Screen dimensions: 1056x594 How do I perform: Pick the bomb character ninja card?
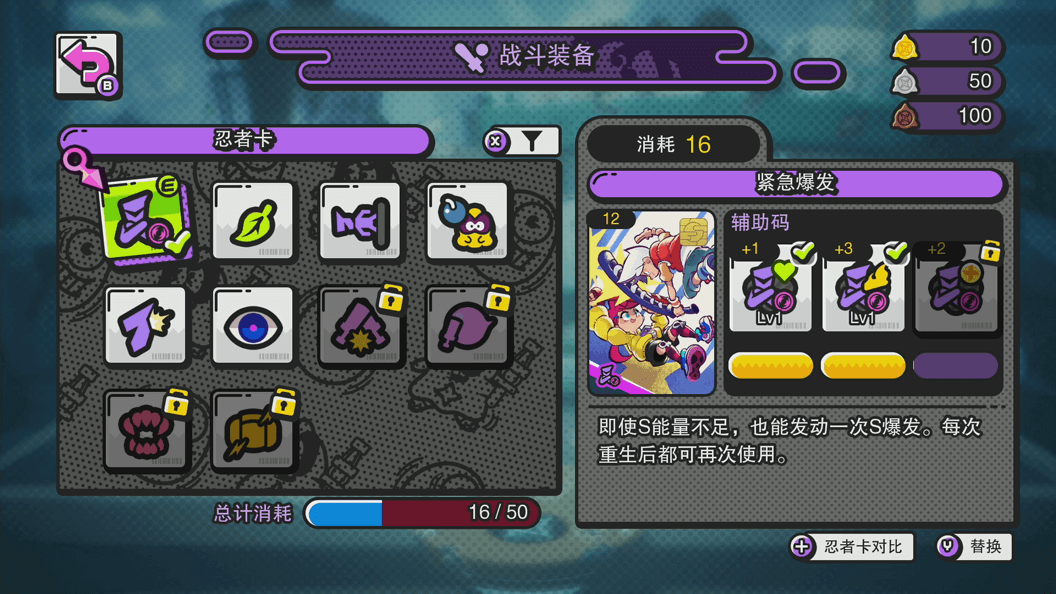tap(468, 221)
